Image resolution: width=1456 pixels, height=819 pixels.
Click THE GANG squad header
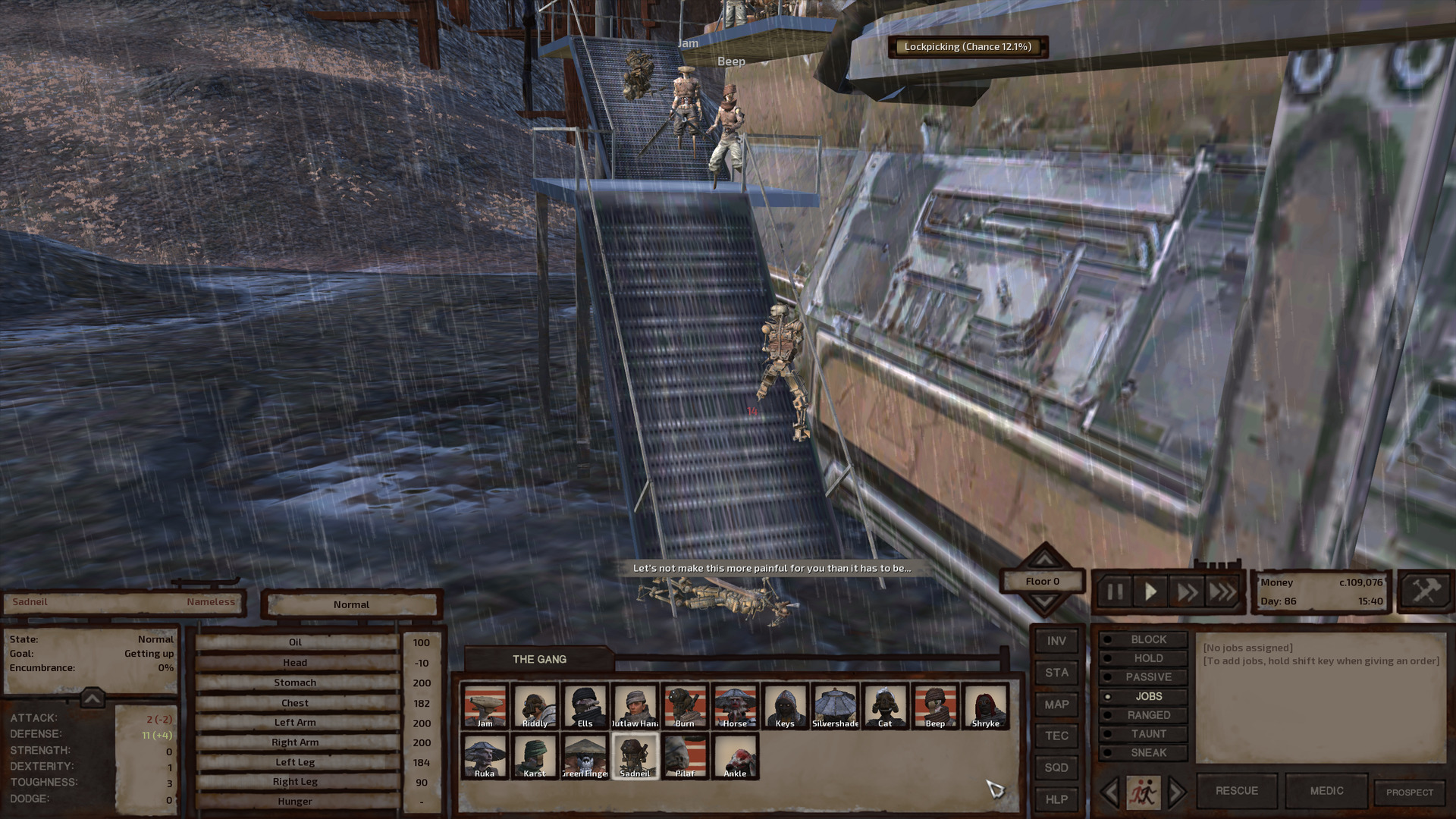(541, 659)
